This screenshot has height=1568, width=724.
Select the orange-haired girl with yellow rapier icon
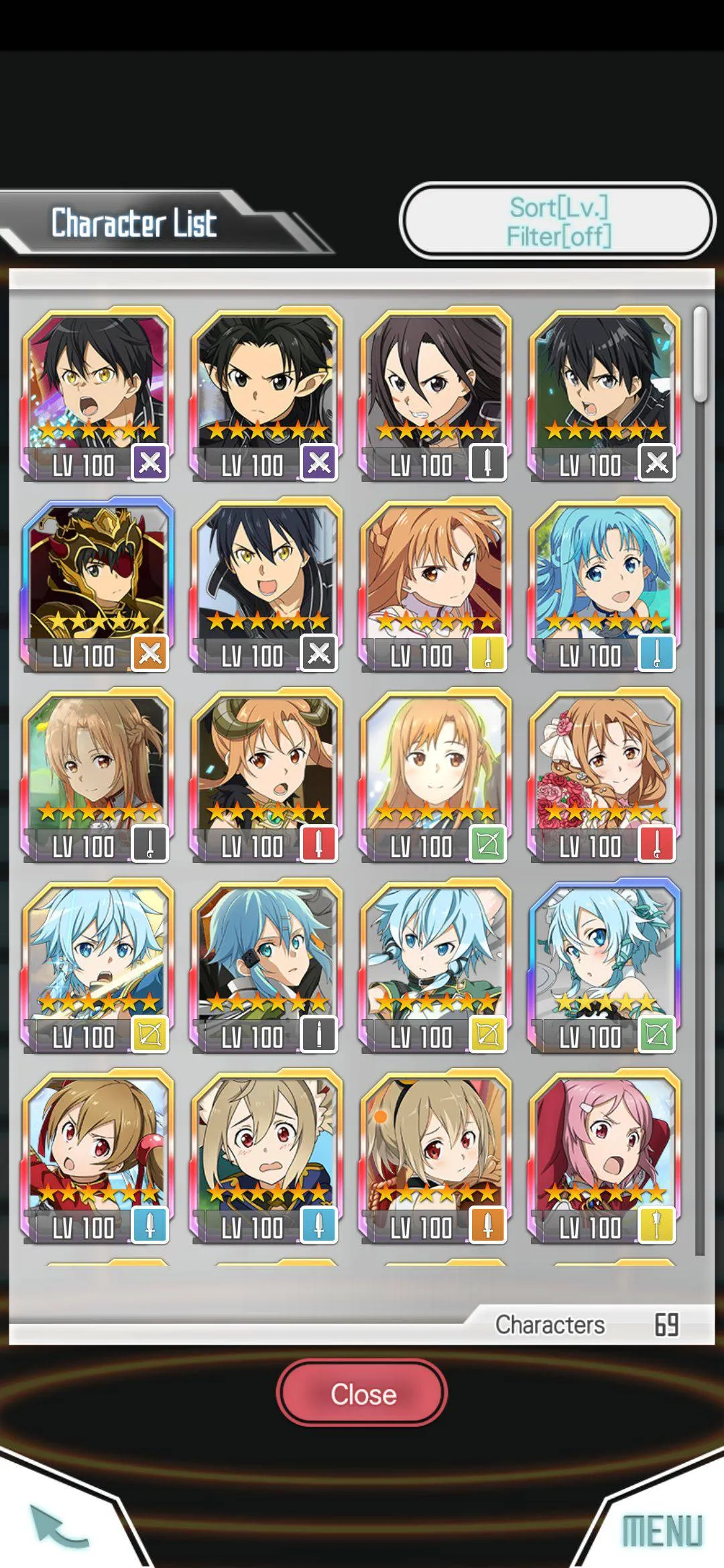436,583
